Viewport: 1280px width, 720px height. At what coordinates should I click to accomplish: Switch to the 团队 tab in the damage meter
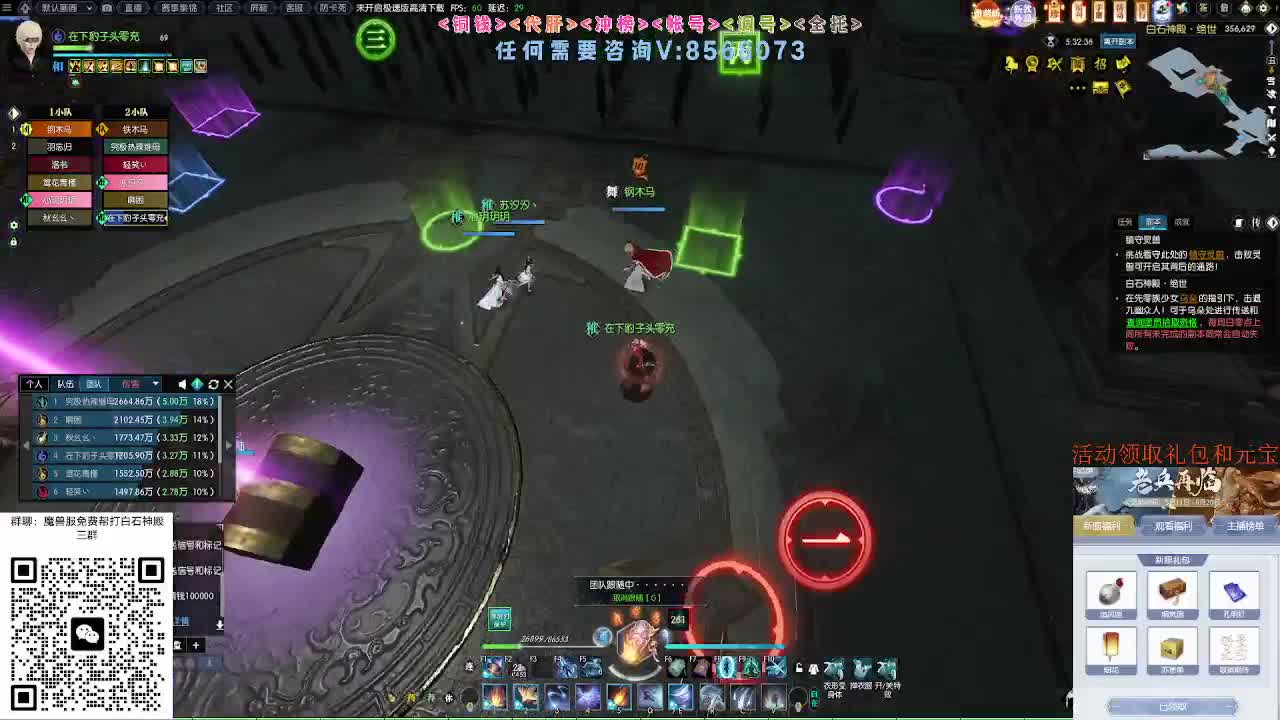(95, 383)
